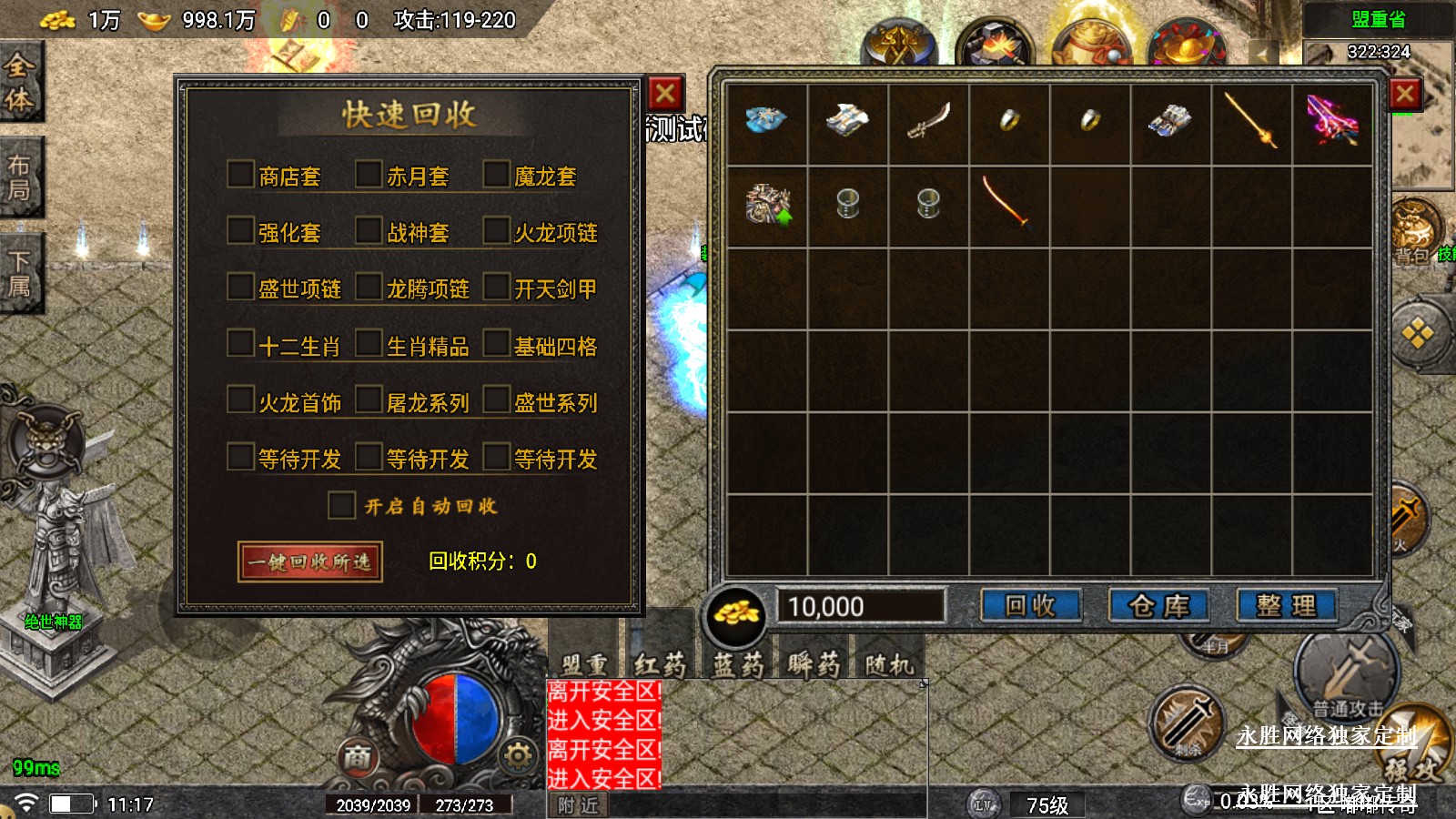Select the 十二生肖 checkbox
Image resolution: width=1456 pixels, height=819 pixels.
(x=240, y=344)
